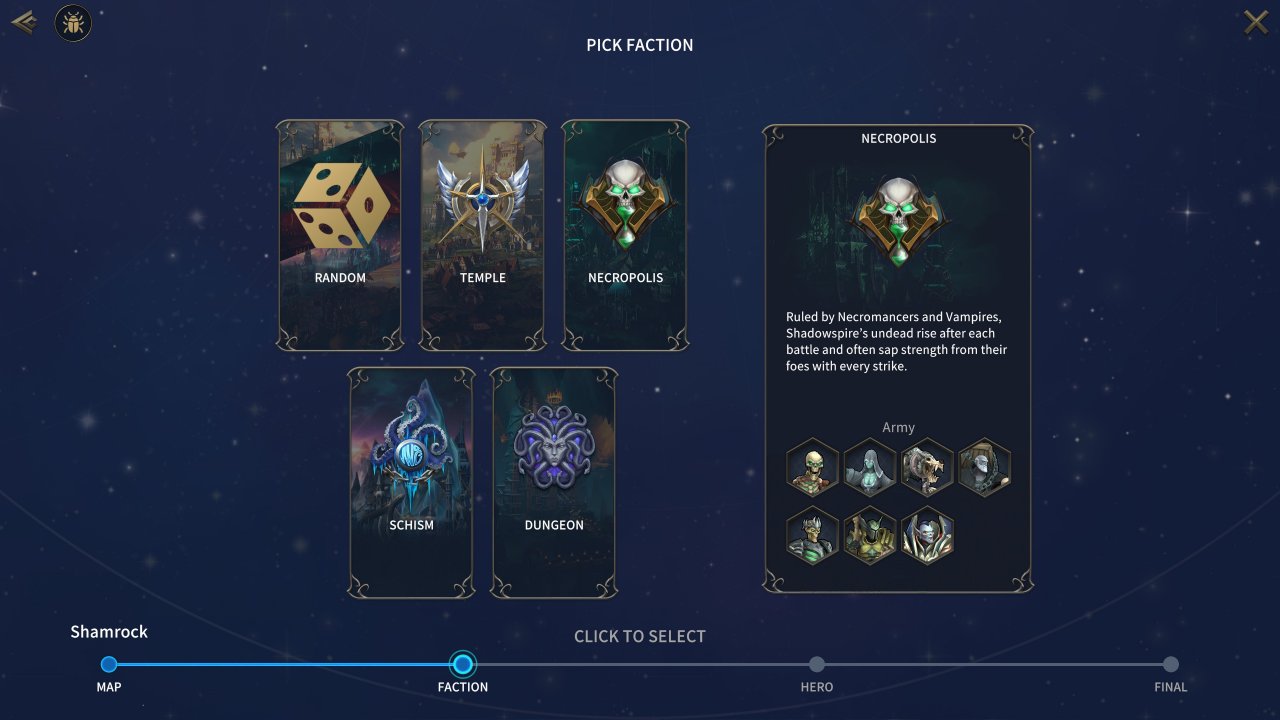Open the beetle bug report icon

[x=73, y=23]
